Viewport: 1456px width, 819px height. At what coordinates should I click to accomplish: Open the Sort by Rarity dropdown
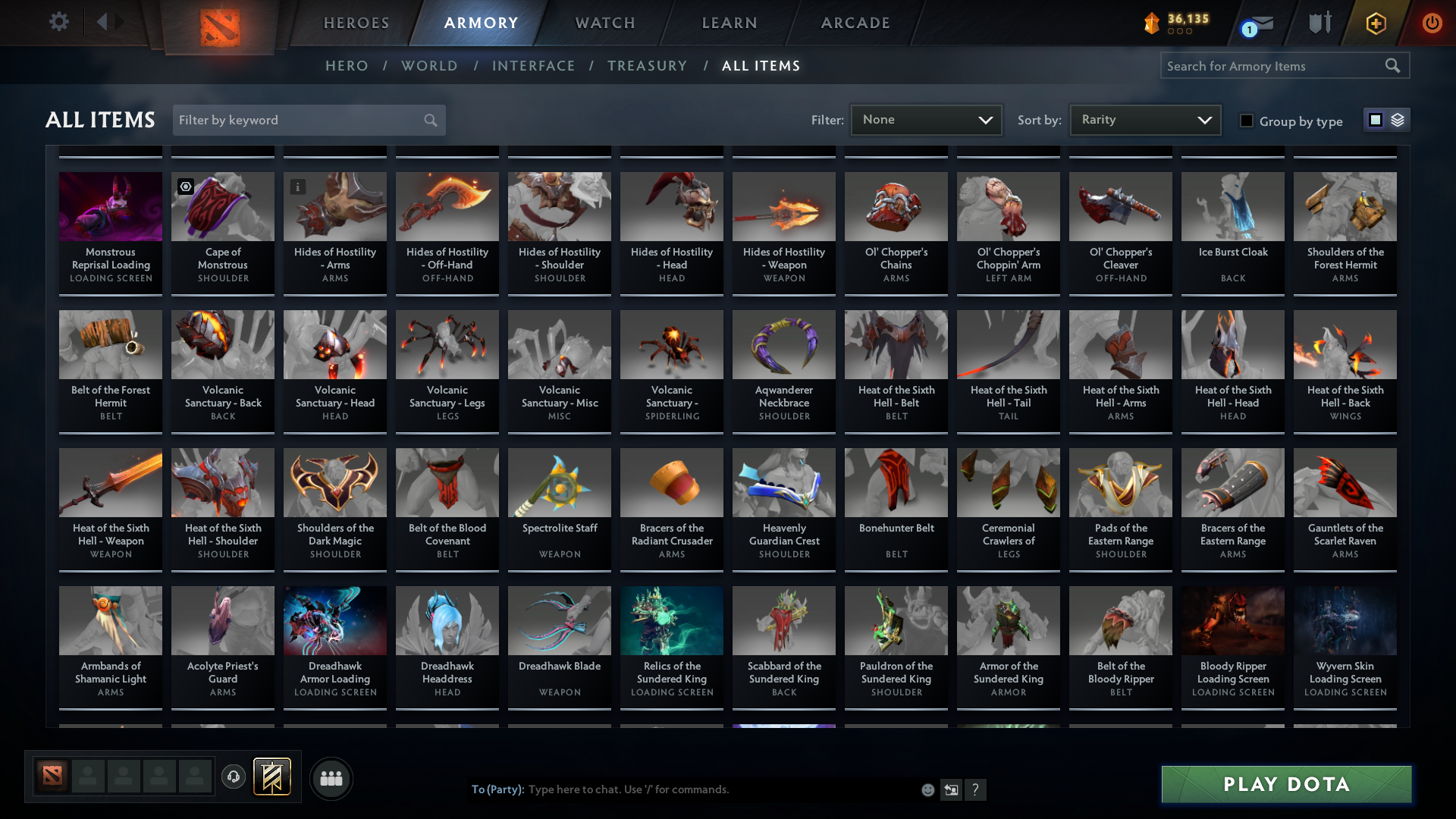pyautogui.click(x=1144, y=119)
